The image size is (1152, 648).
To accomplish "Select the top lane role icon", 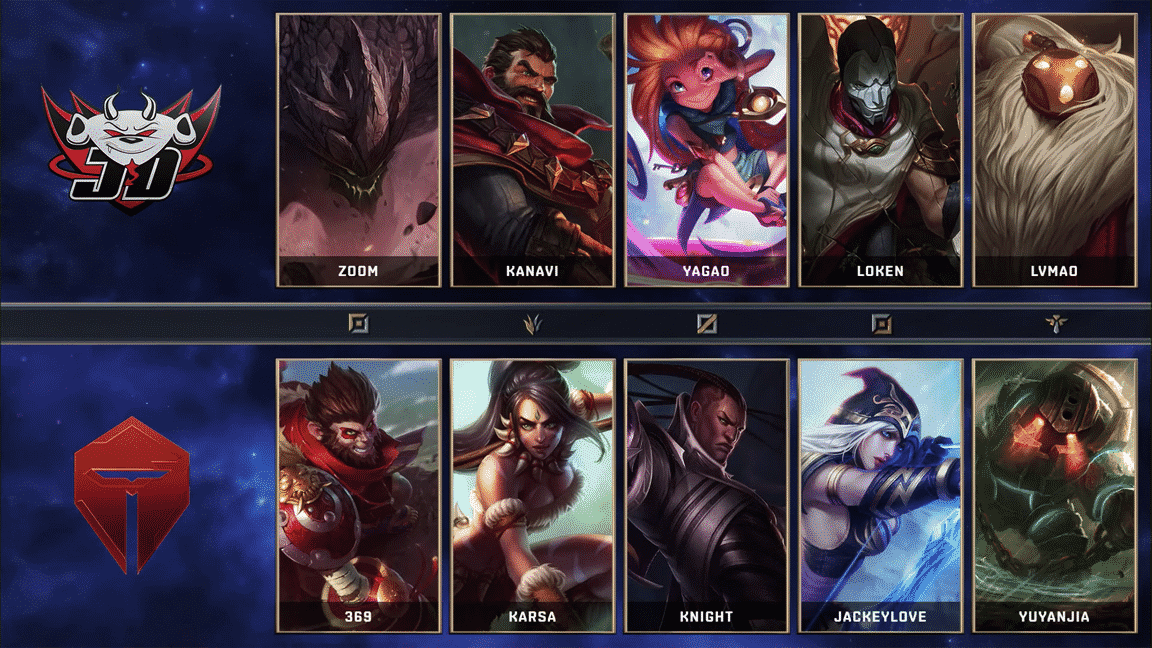I will [358, 323].
